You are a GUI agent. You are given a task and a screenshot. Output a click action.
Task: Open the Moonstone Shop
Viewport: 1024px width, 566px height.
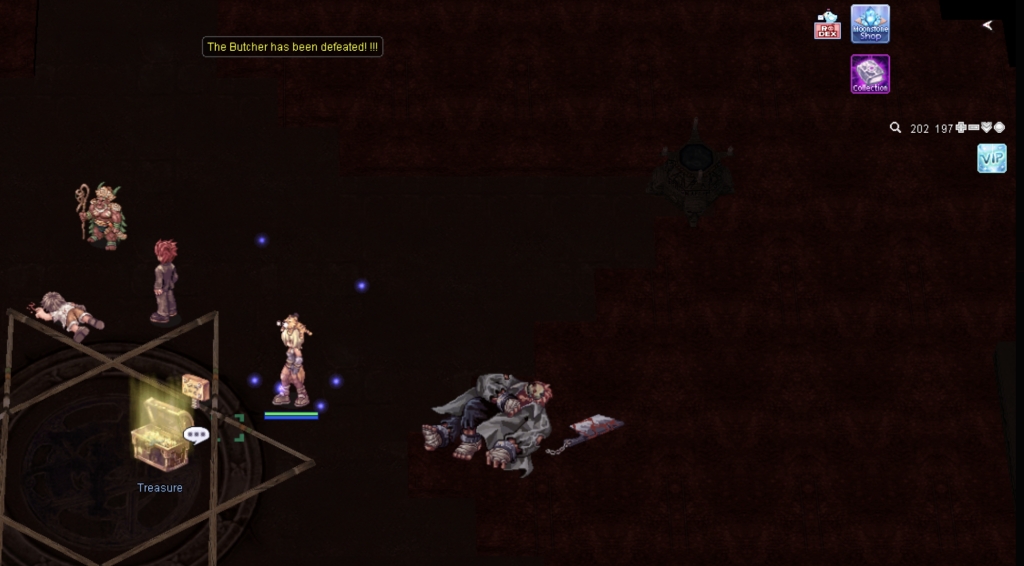870,24
